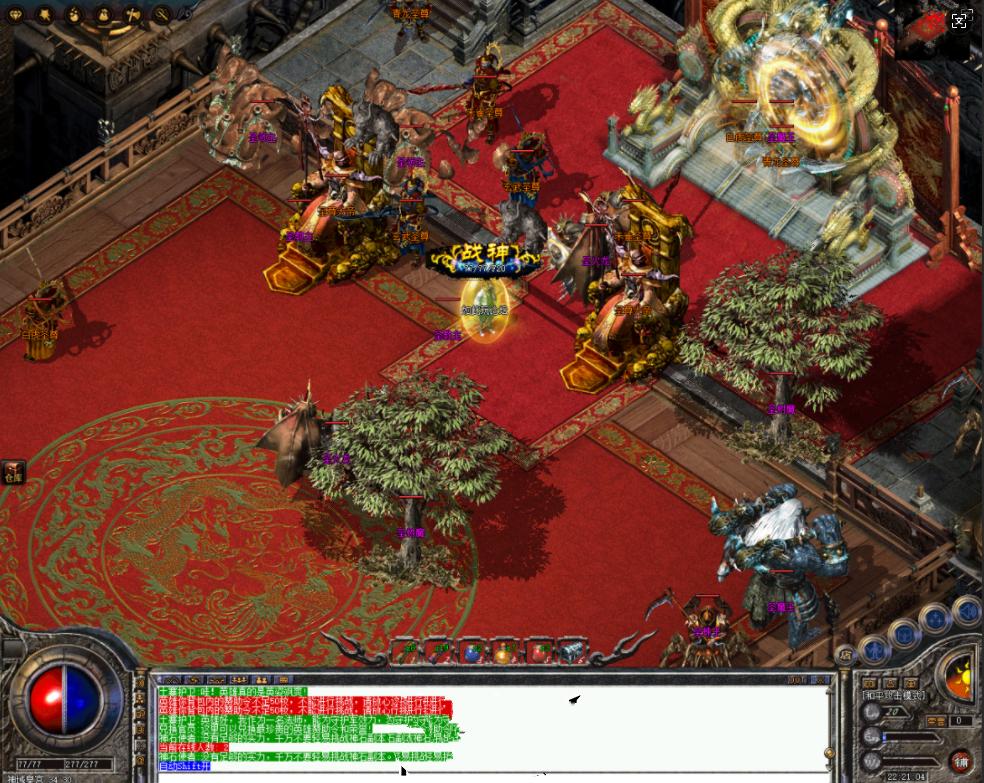
Task: Toggle the peace attack mode label
Action: tap(893, 694)
